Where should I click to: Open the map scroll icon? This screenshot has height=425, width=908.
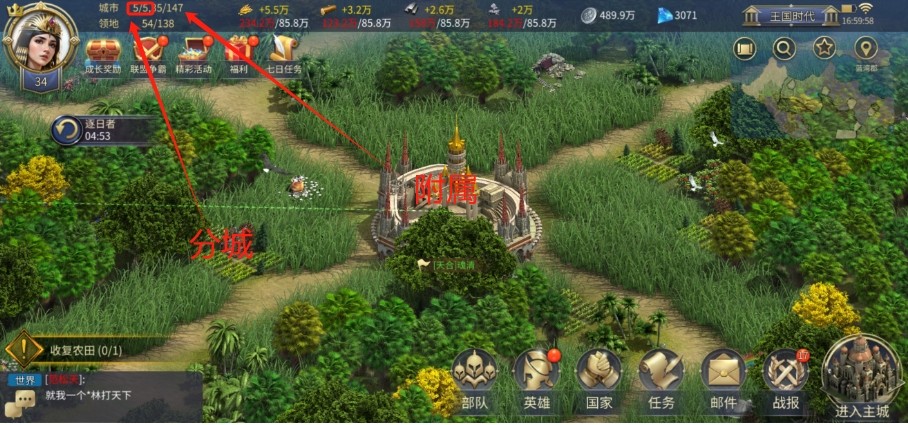(x=744, y=48)
